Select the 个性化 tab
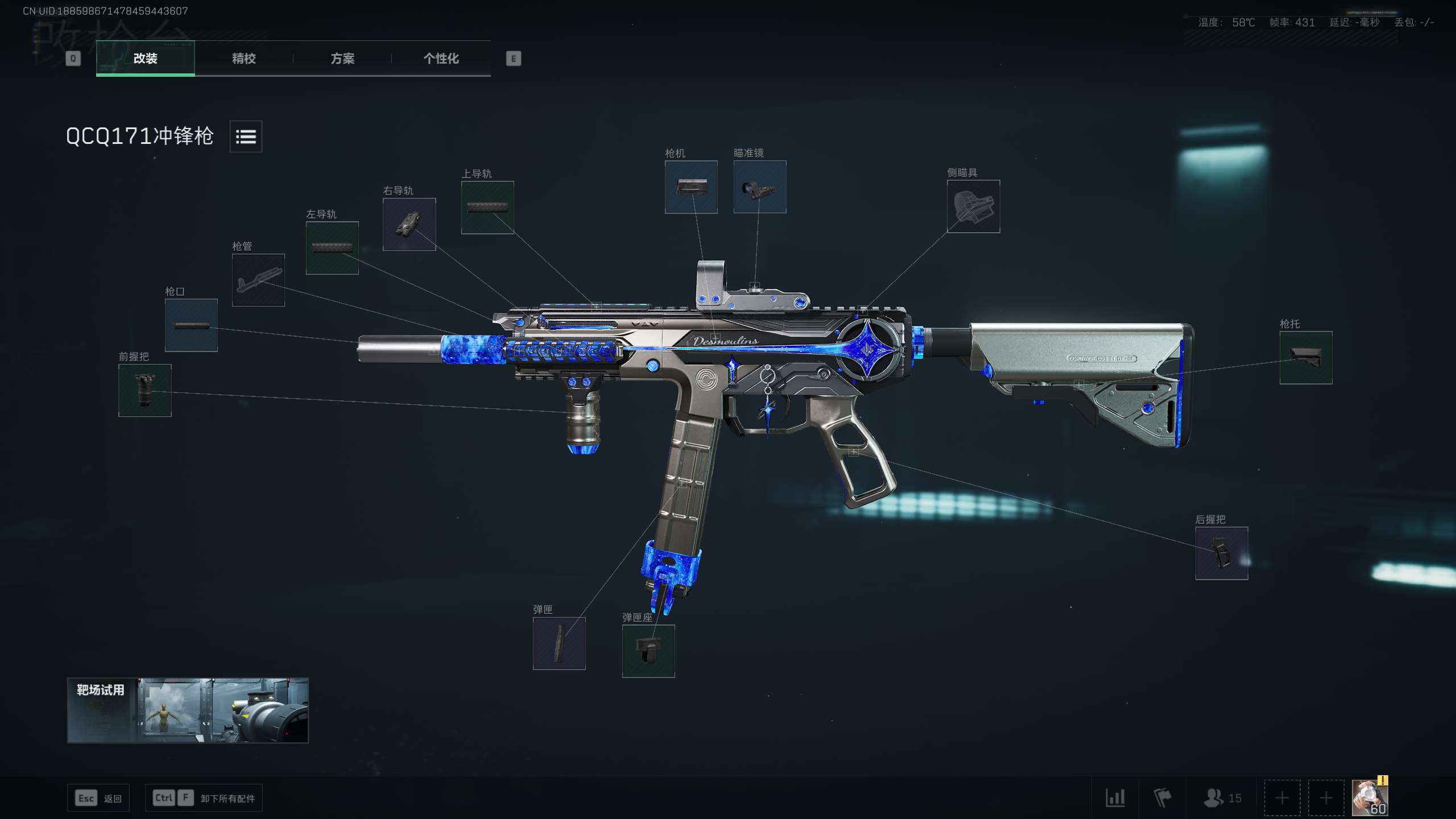Screen dimensions: 1456x819 point(441,59)
